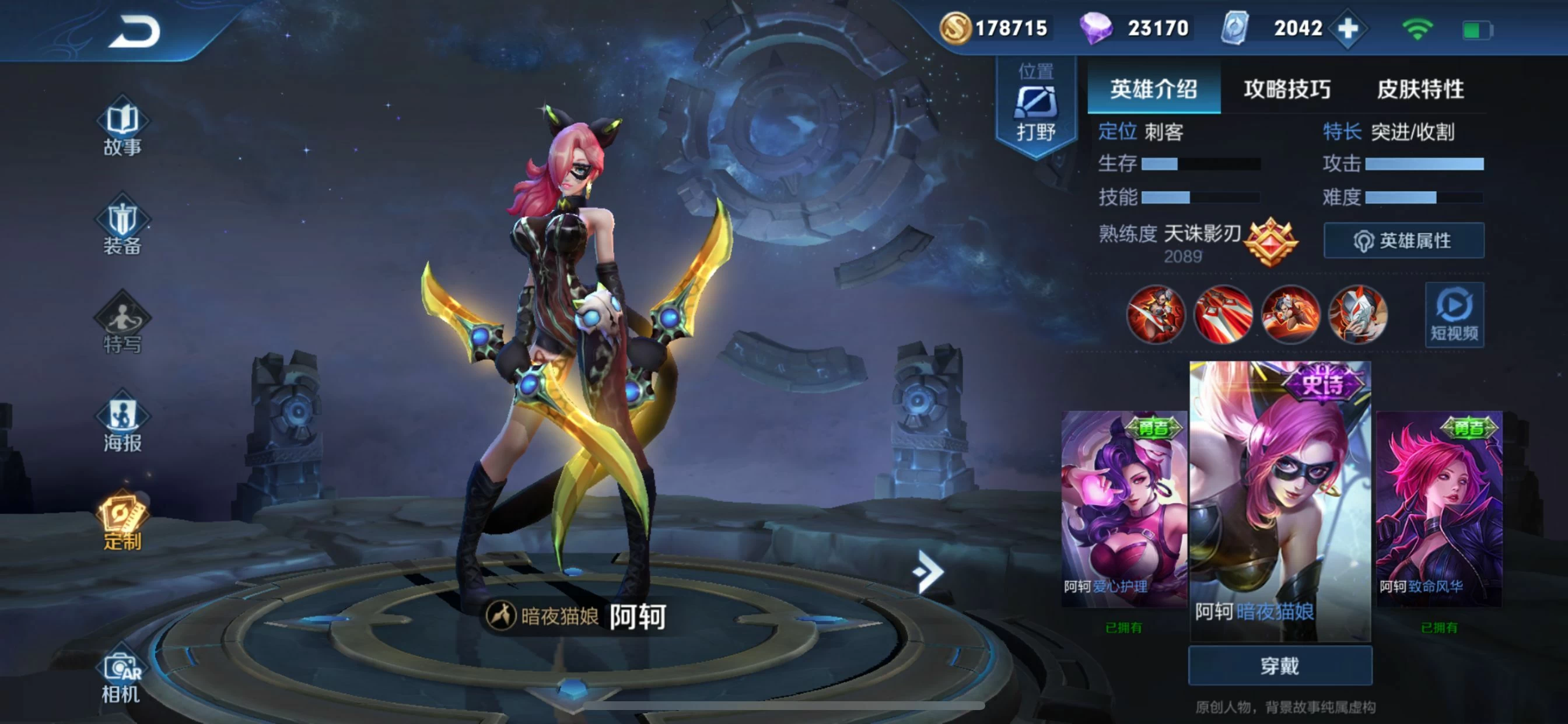Collapse the side panel with the arrow

coord(928,571)
